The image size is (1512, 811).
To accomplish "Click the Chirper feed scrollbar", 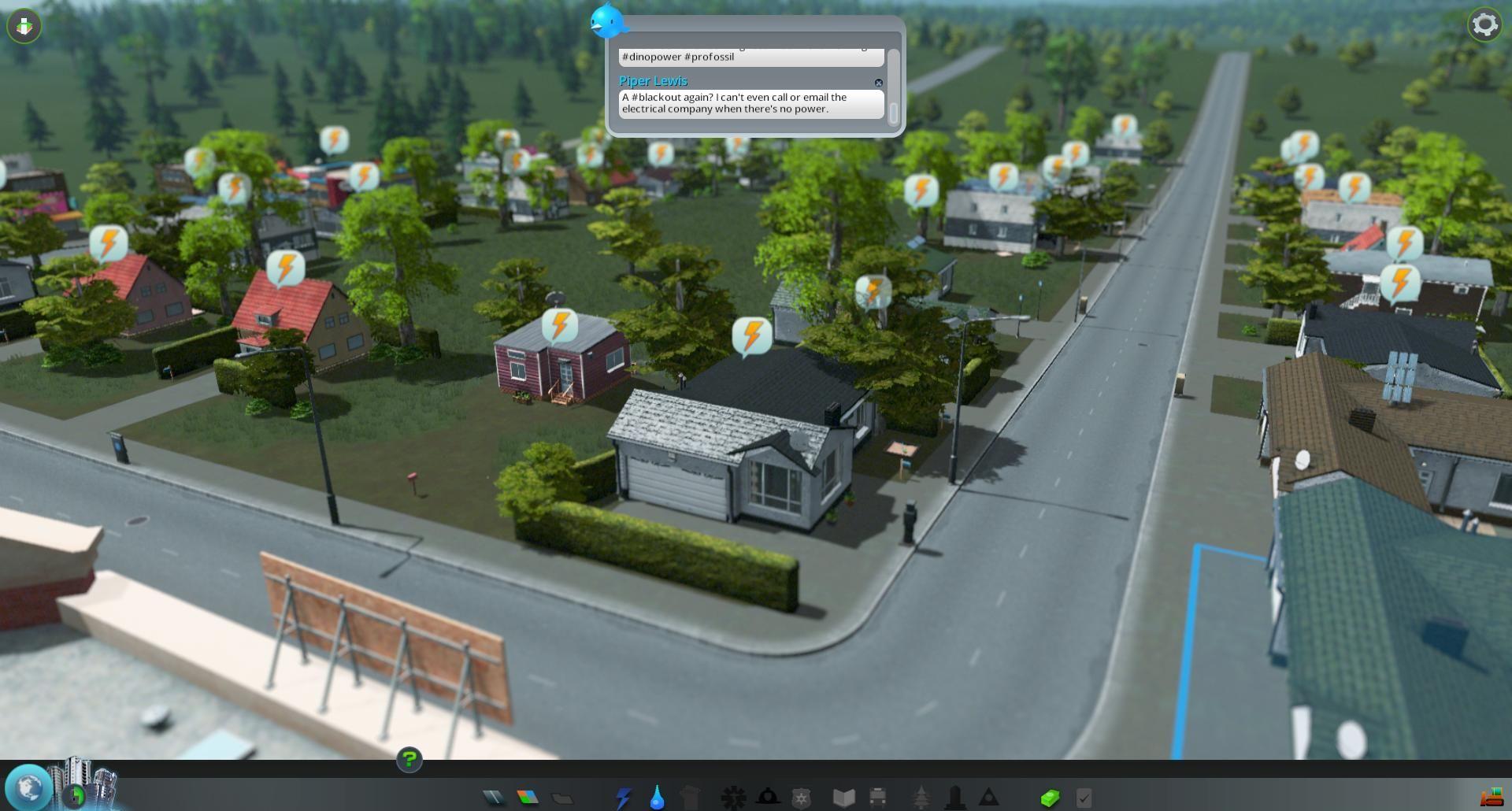I will click(893, 87).
